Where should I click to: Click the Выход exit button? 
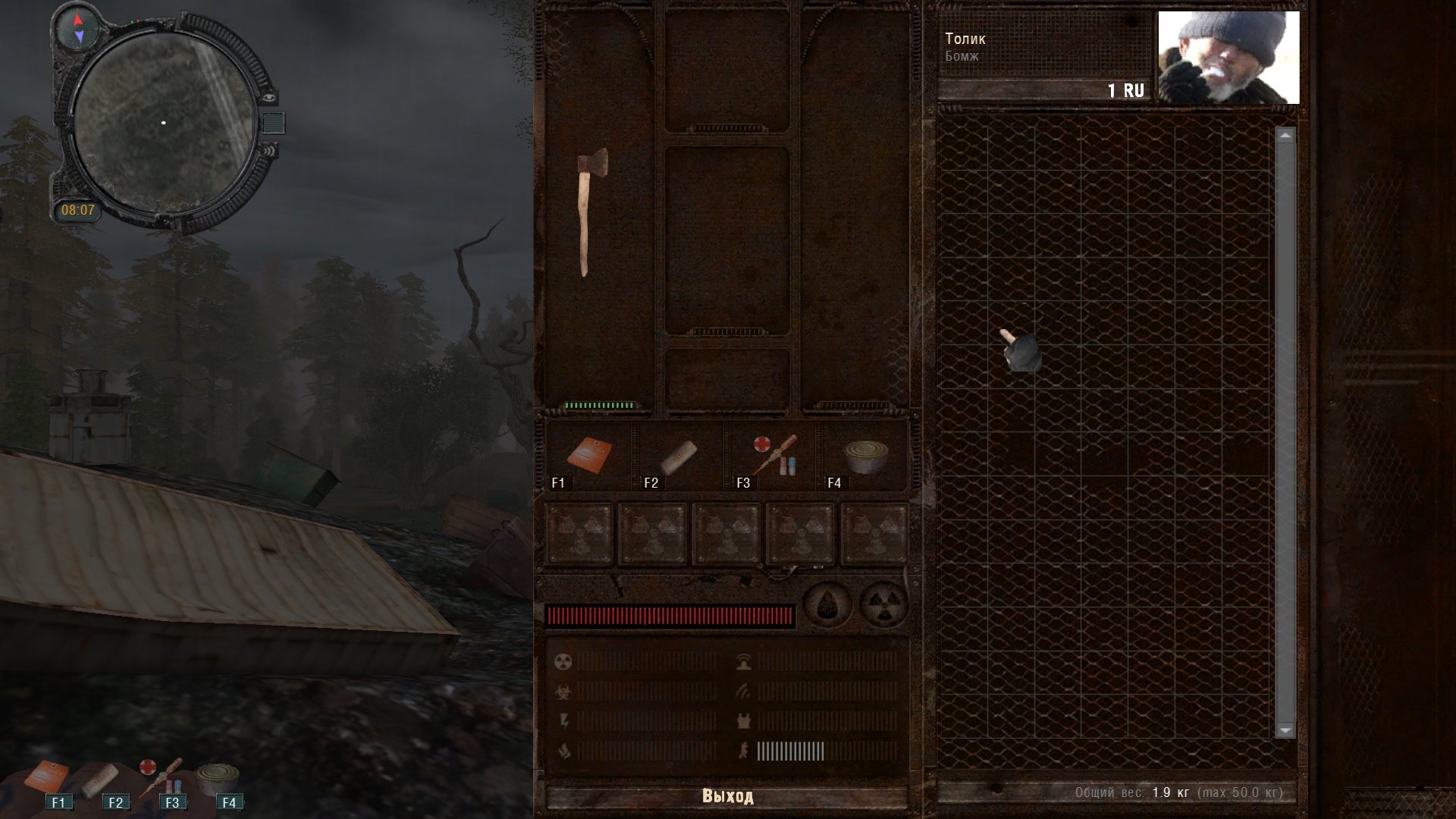[726, 796]
